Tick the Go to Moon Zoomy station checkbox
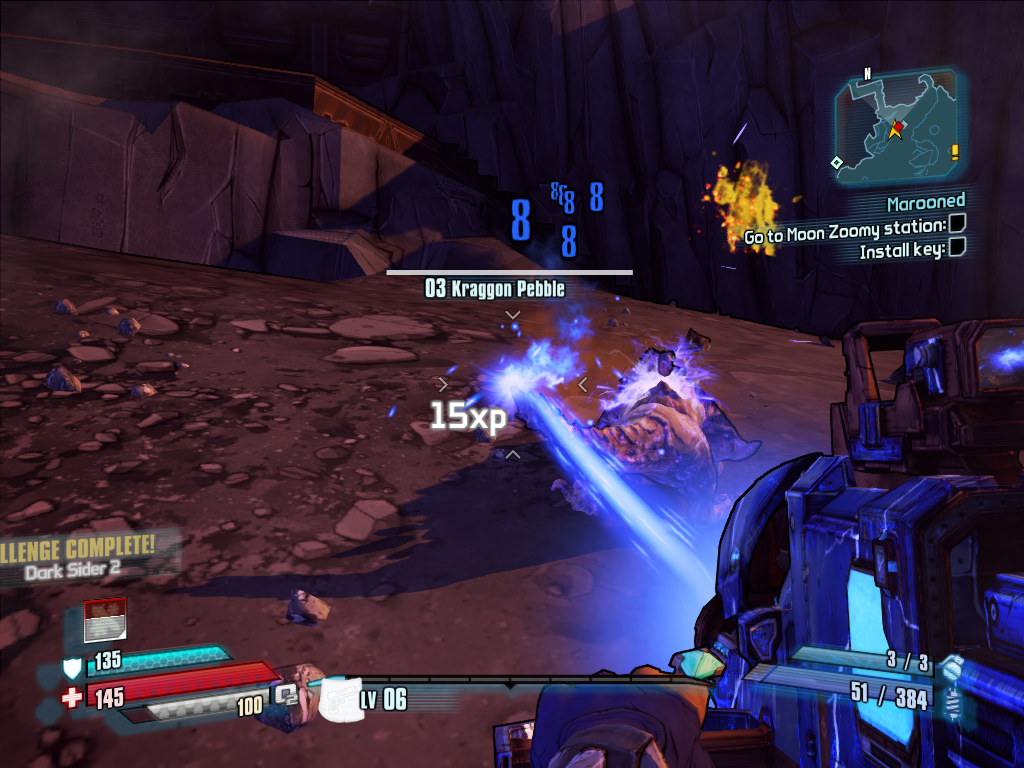Image resolution: width=1024 pixels, height=768 pixels. pos(957,224)
